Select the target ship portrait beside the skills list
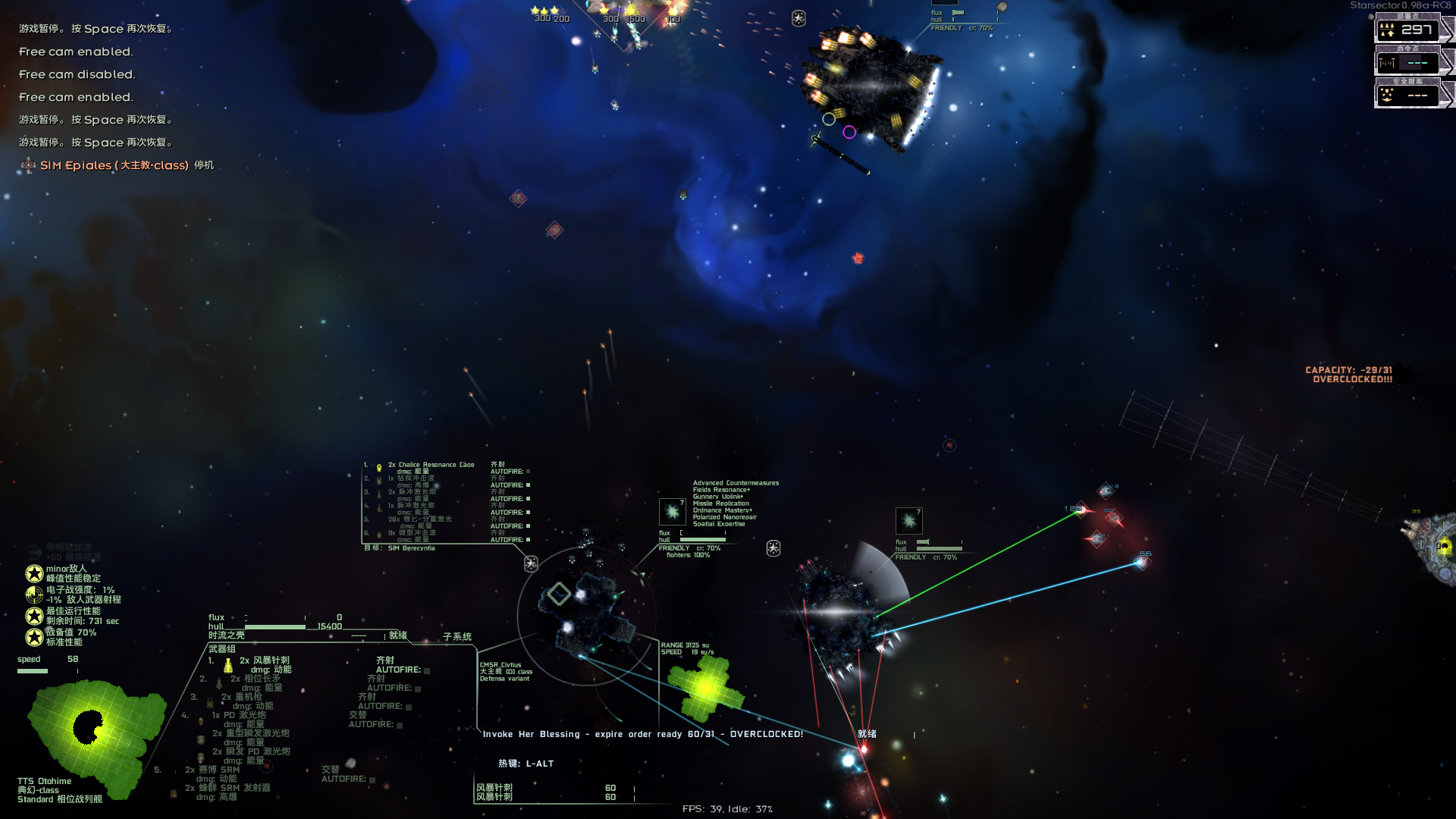This screenshot has height=819, width=1456. [x=673, y=512]
